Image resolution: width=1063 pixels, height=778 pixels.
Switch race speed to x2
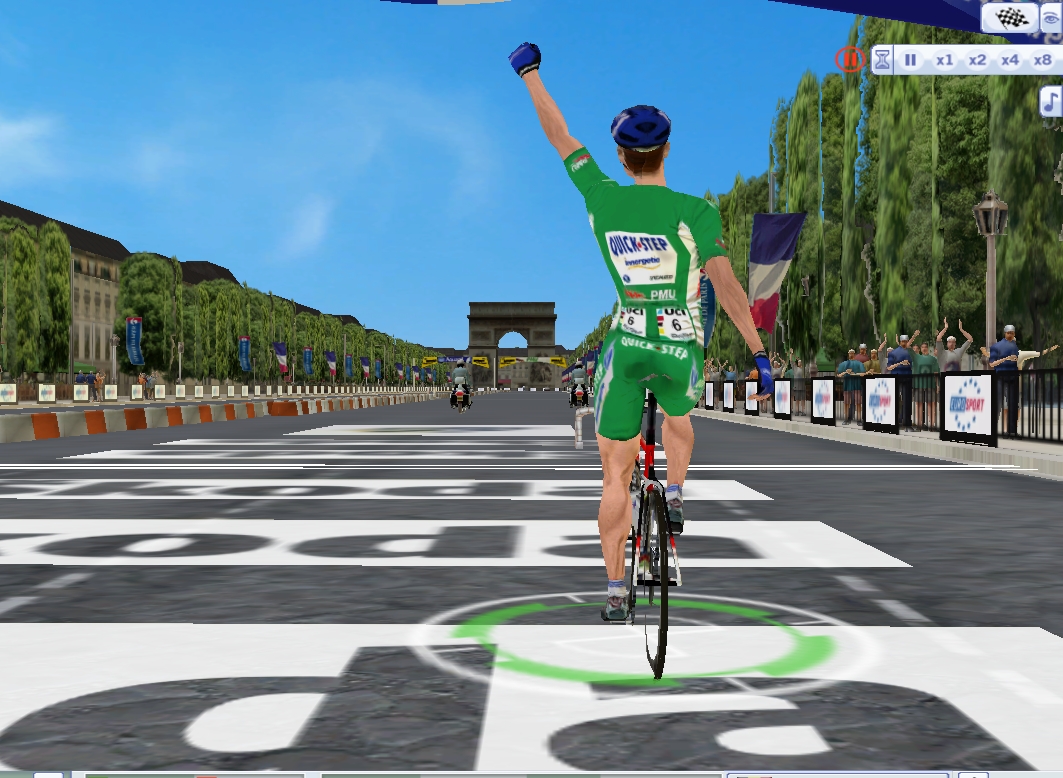(977, 60)
